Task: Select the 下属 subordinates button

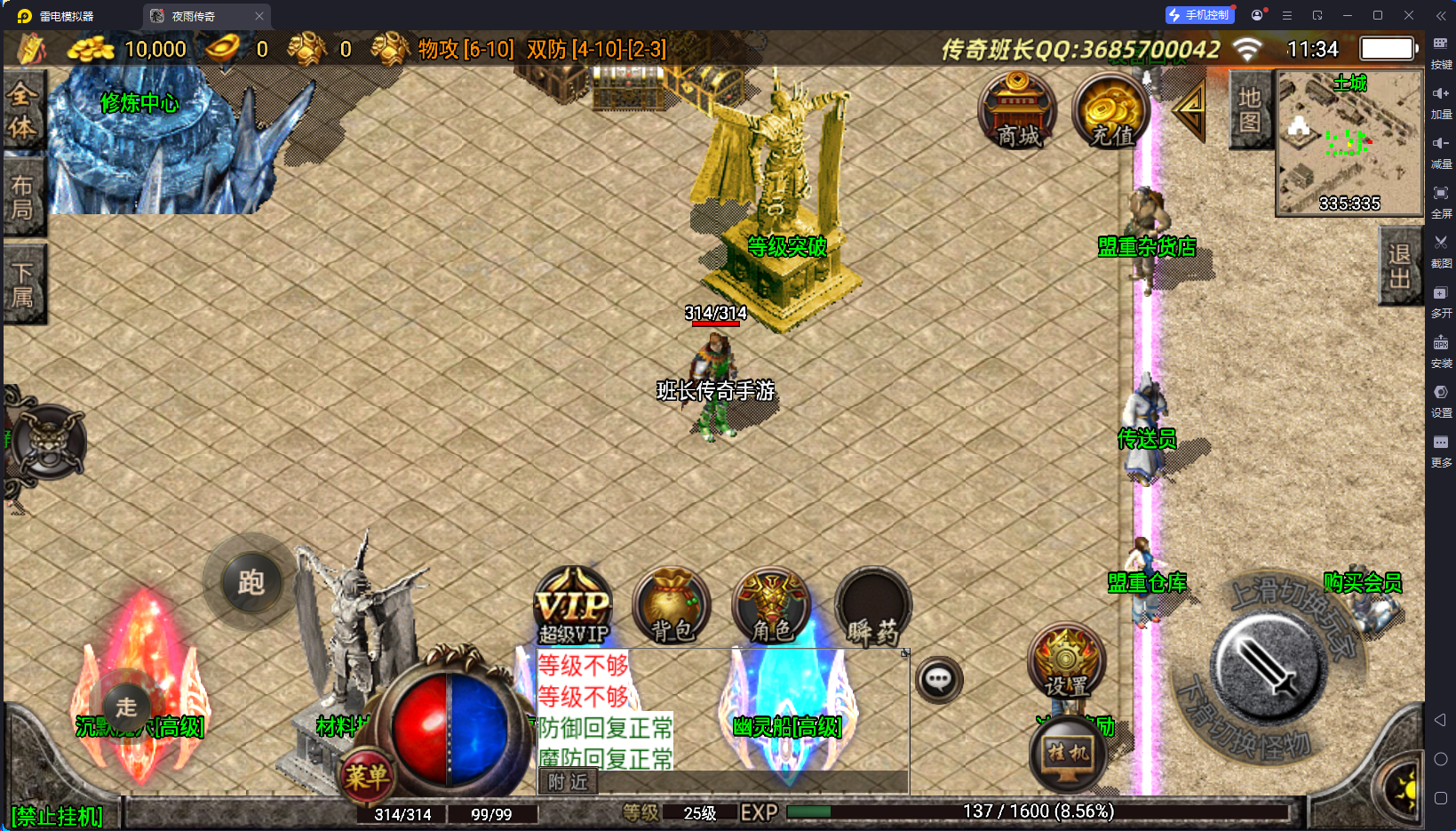Action: click(x=22, y=284)
